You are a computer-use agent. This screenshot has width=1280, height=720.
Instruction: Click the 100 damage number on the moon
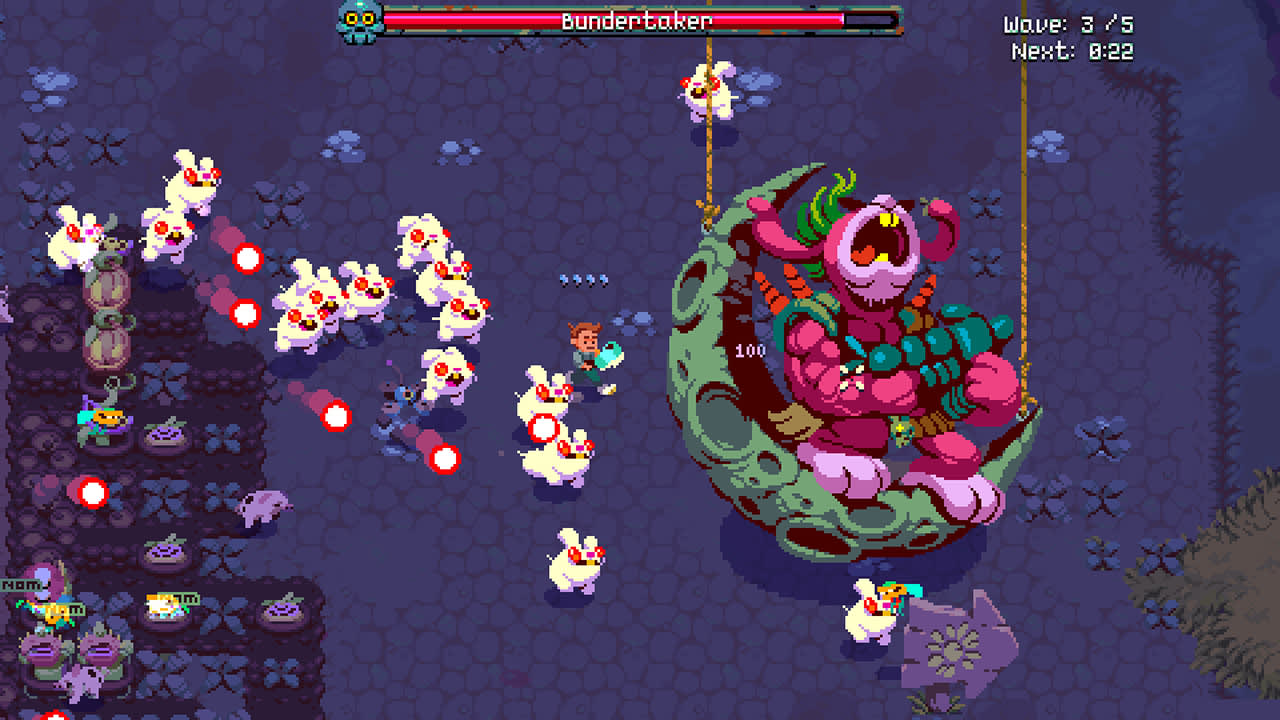pos(750,350)
